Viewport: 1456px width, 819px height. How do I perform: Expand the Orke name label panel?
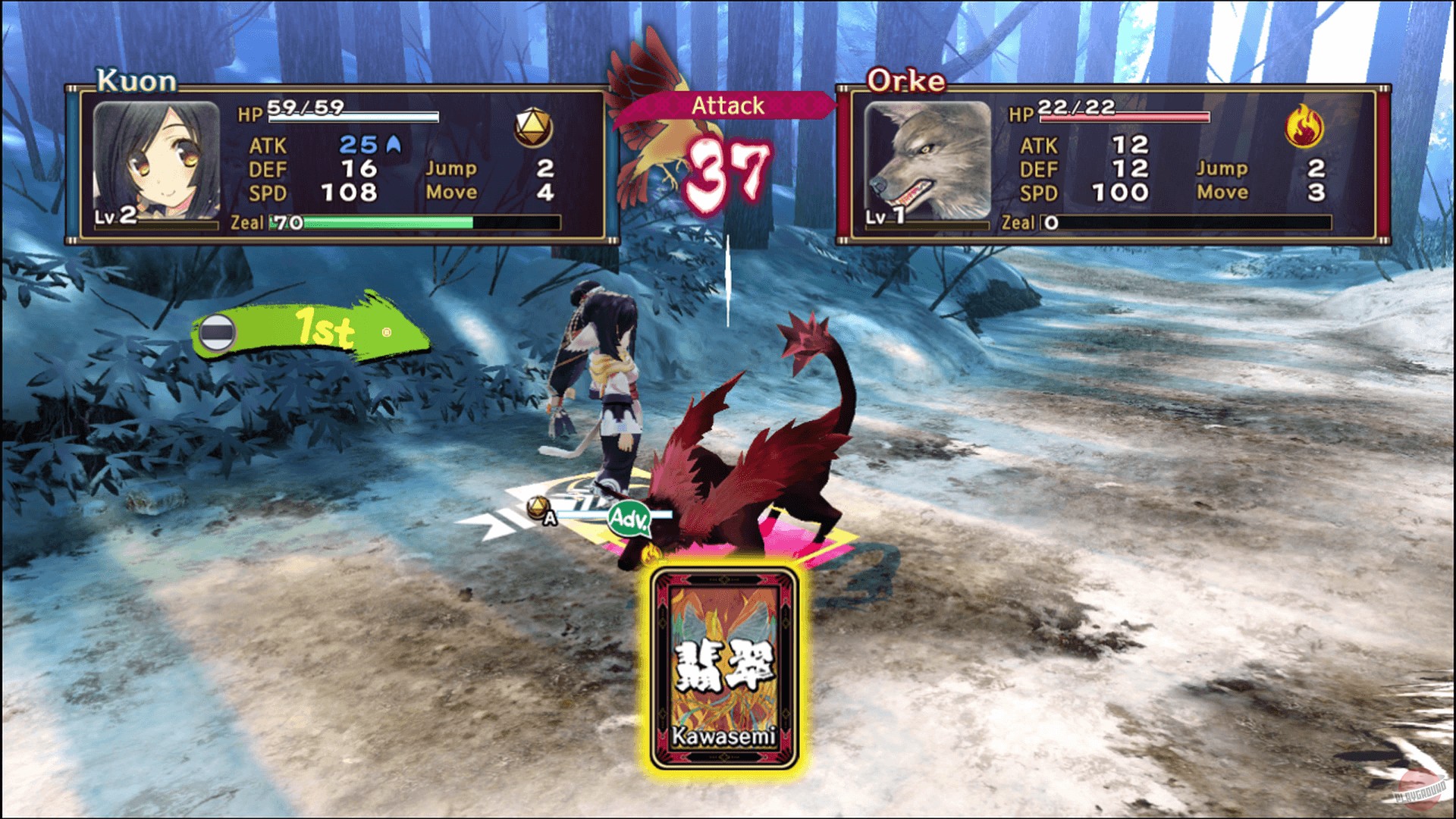(x=907, y=80)
